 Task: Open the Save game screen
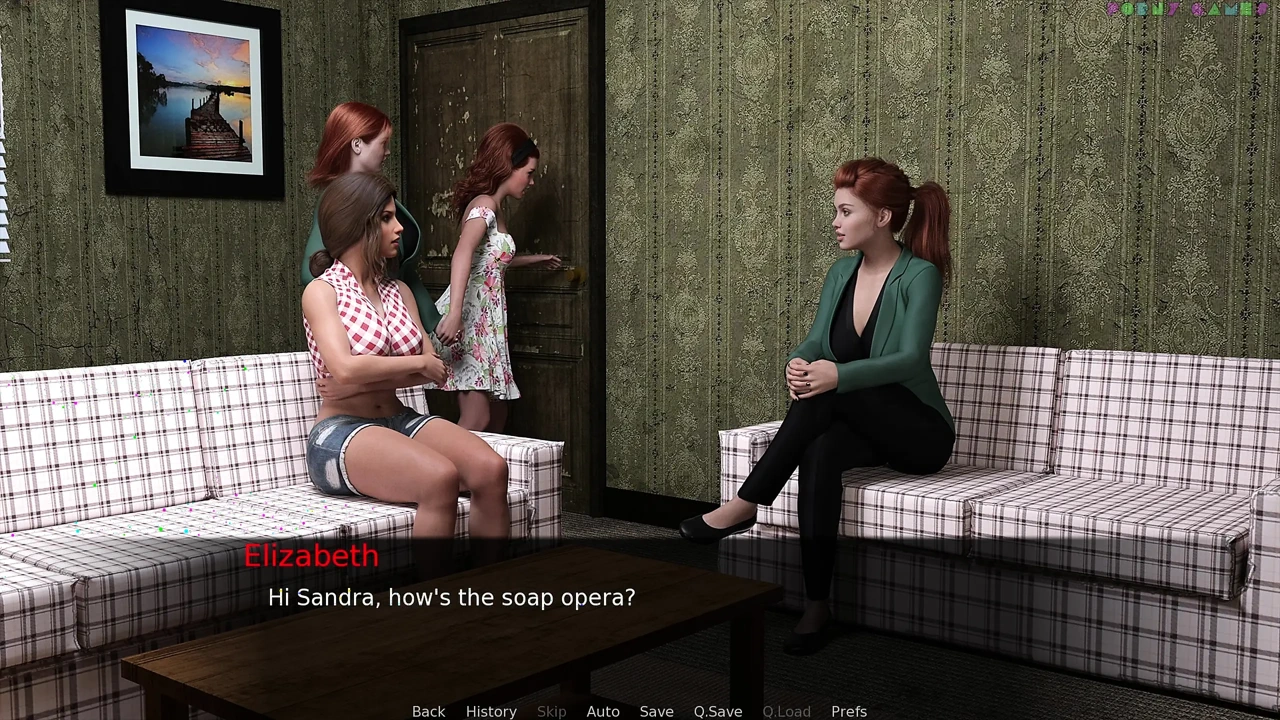click(656, 711)
